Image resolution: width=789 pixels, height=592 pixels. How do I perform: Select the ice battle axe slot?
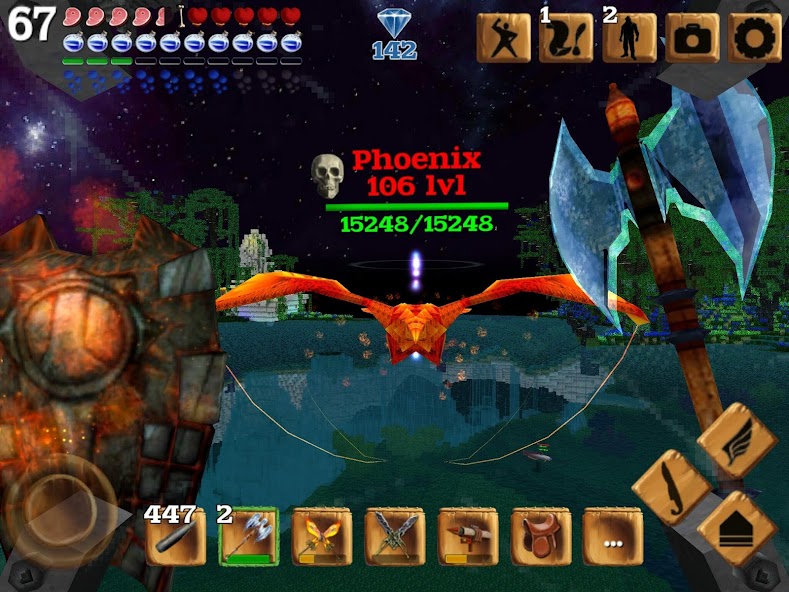[x=248, y=538]
